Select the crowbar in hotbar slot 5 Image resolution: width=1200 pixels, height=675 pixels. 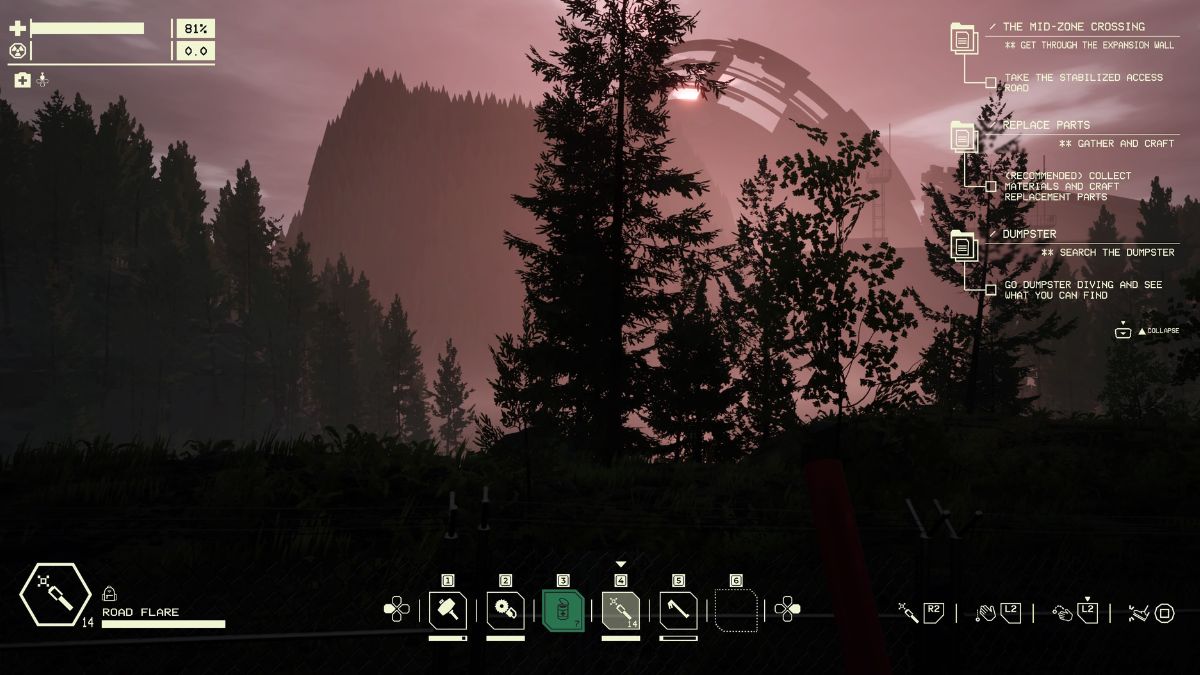click(678, 609)
